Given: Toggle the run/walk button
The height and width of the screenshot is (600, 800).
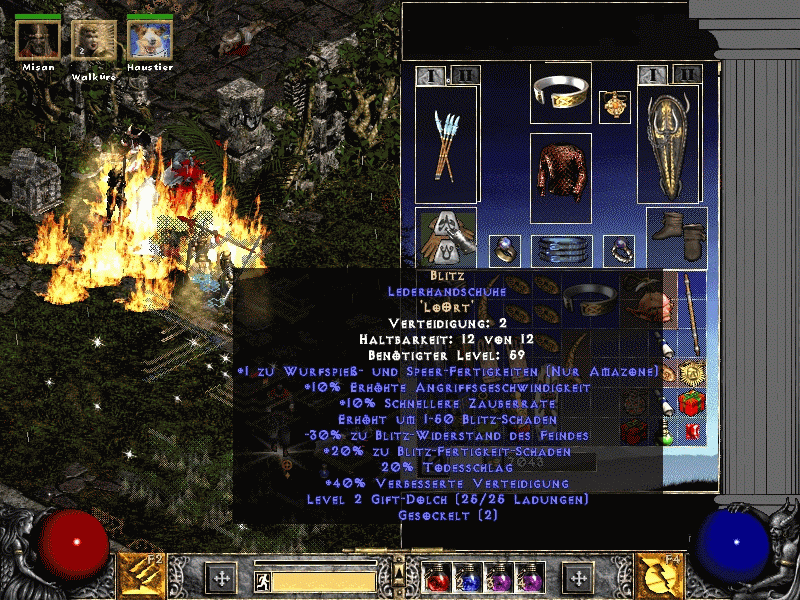Looking at the screenshot, I should click(x=263, y=579).
